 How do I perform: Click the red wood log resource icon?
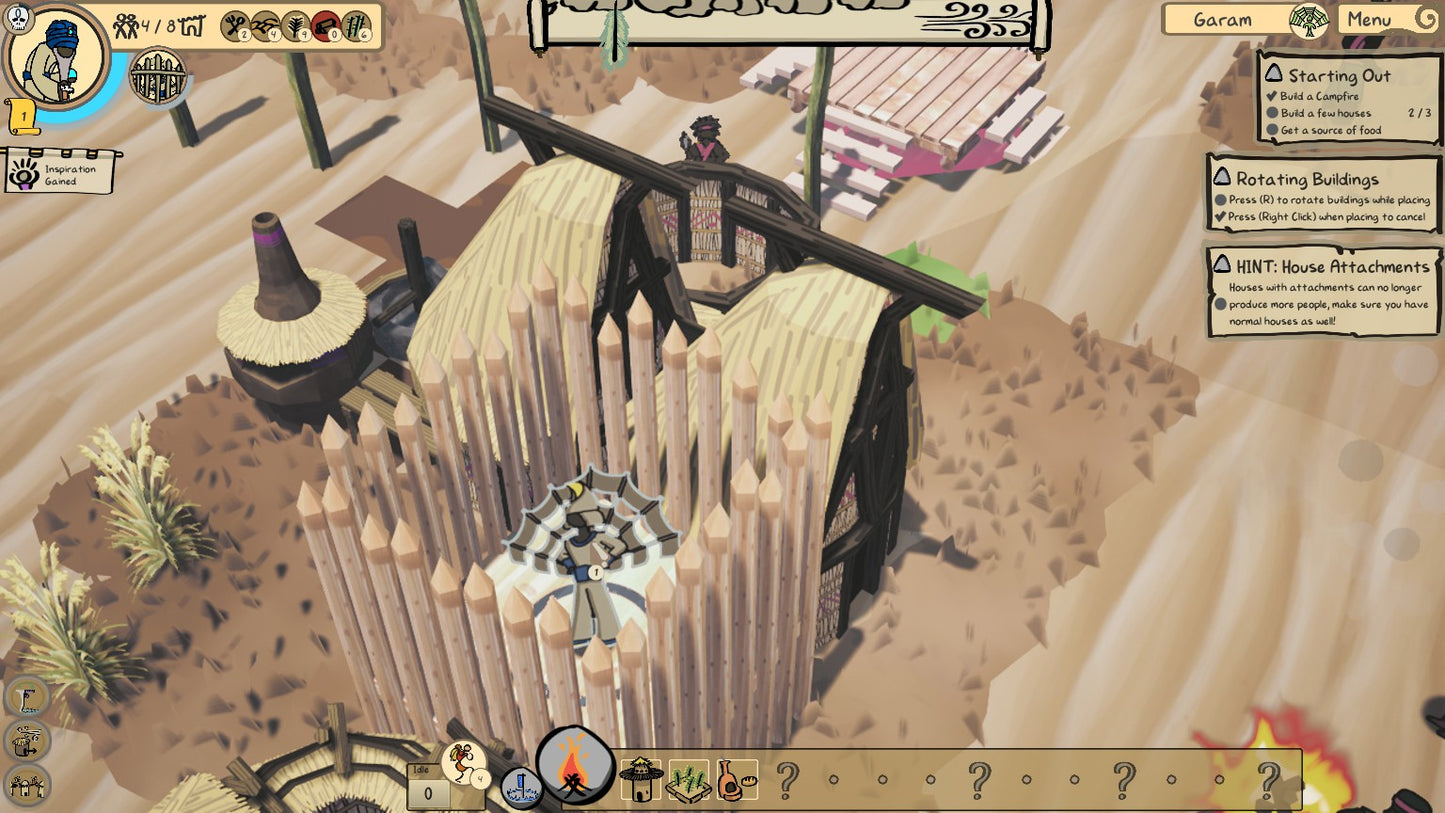[x=326, y=25]
